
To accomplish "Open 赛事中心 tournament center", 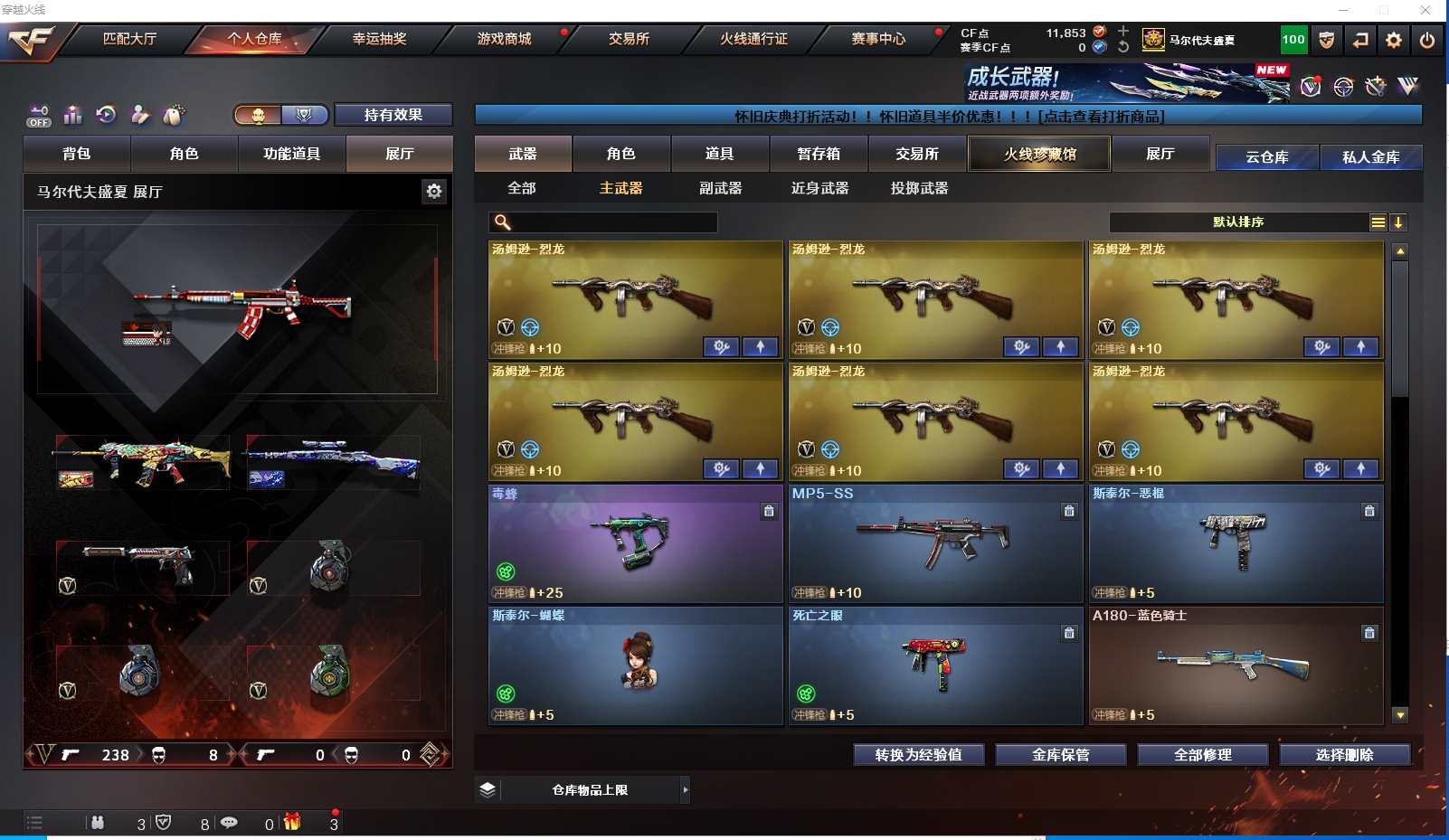I will tap(877, 39).
